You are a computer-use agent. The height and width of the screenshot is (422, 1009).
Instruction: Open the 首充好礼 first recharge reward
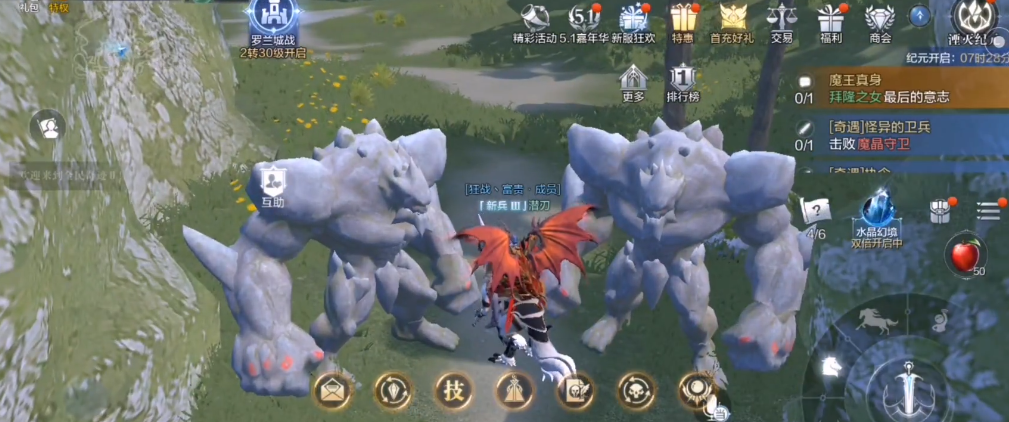coord(733,18)
